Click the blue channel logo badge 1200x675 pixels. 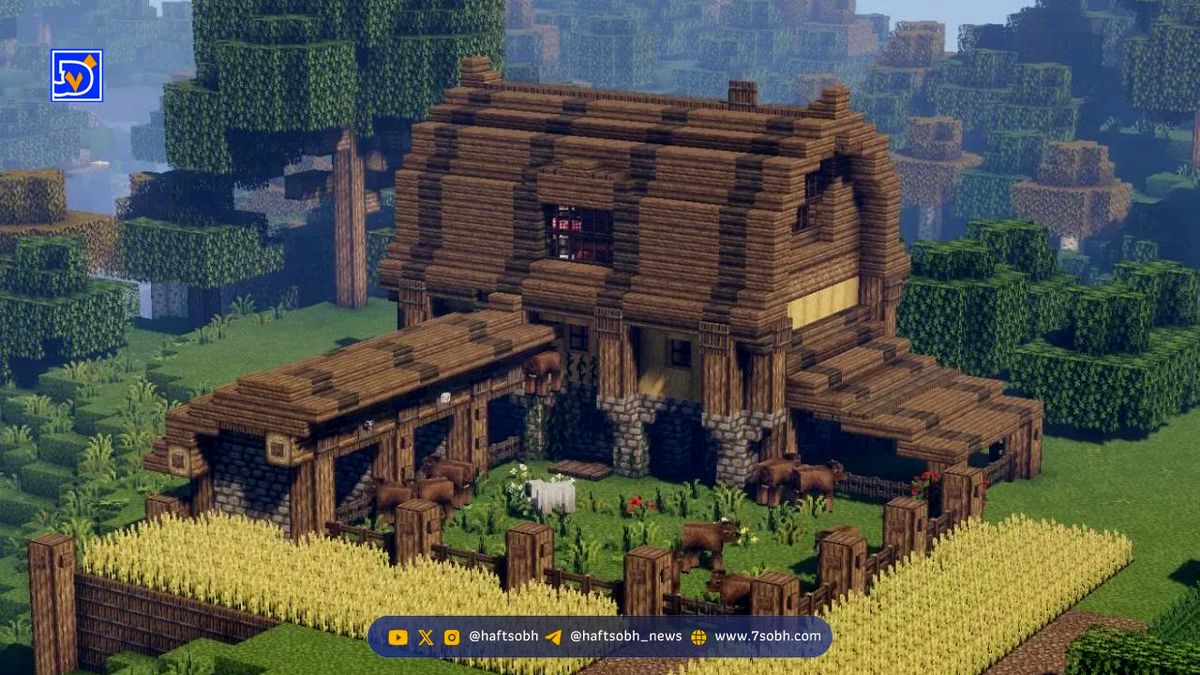[77, 76]
